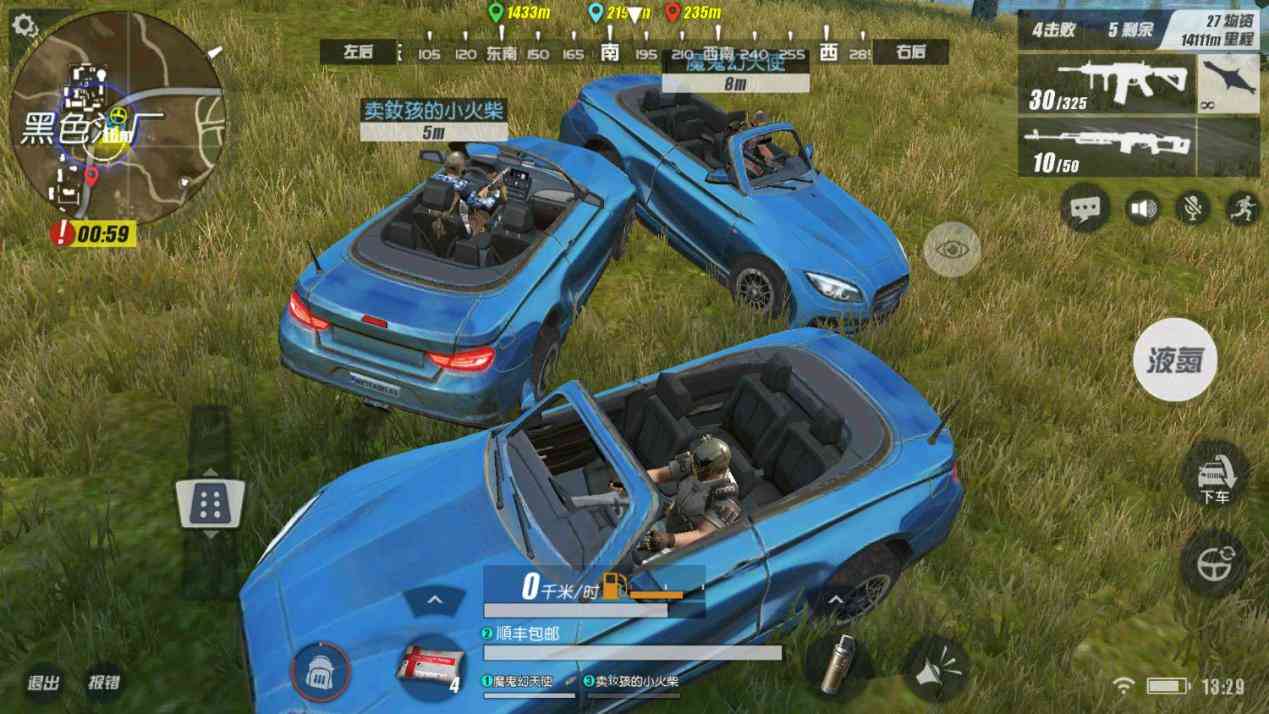Toggle the voice speaker icon
The width and height of the screenshot is (1269, 714).
pyautogui.click(x=1141, y=208)
